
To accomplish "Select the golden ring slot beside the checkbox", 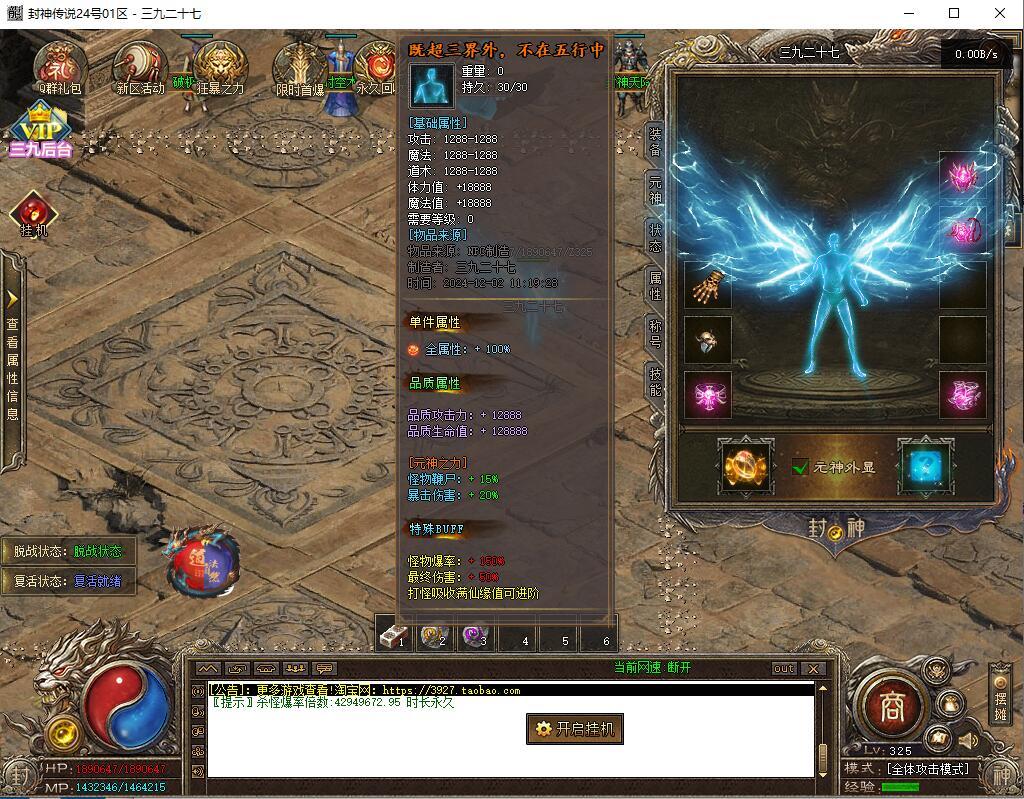I will [746, 466].
